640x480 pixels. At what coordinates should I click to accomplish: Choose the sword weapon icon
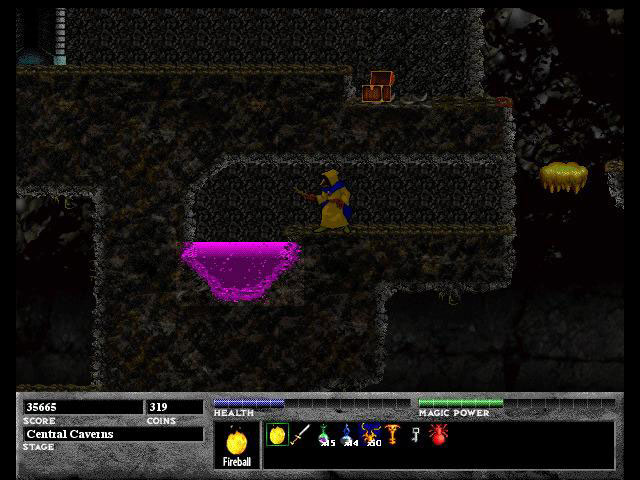[299, 435]
